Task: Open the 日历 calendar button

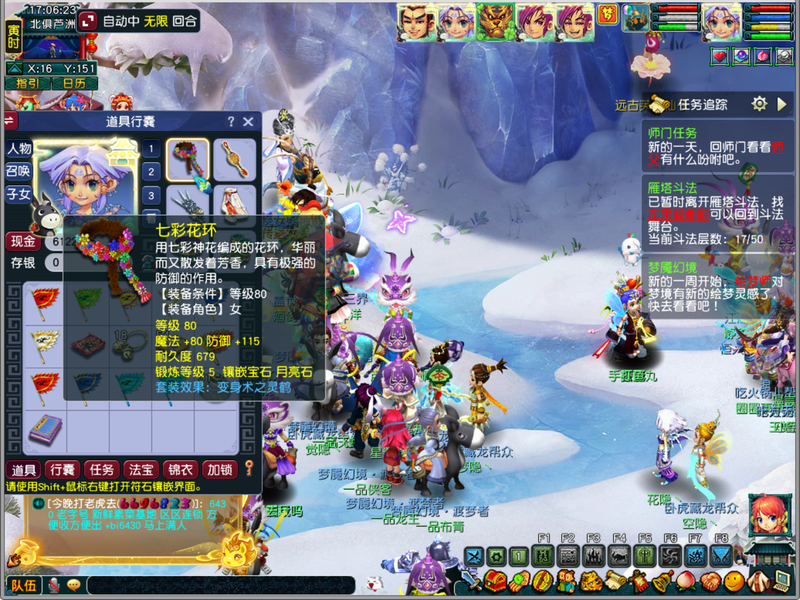Action: tap(75, 84)
